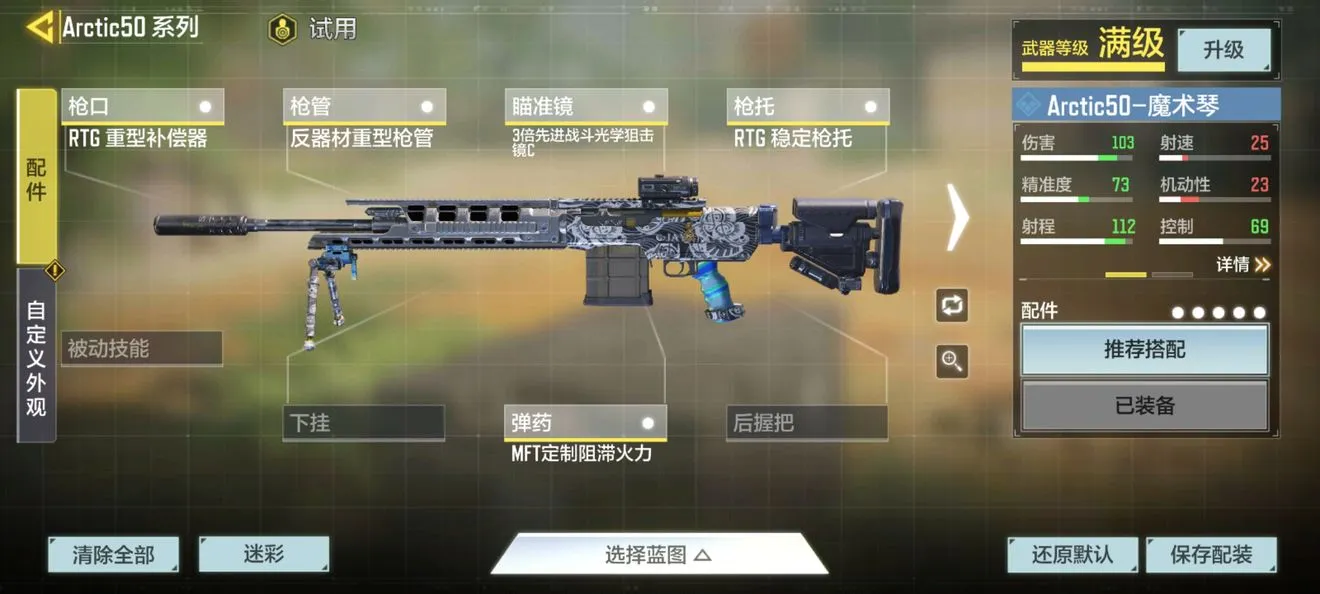Open the 迷彩 camo menu

pos(264,554)
